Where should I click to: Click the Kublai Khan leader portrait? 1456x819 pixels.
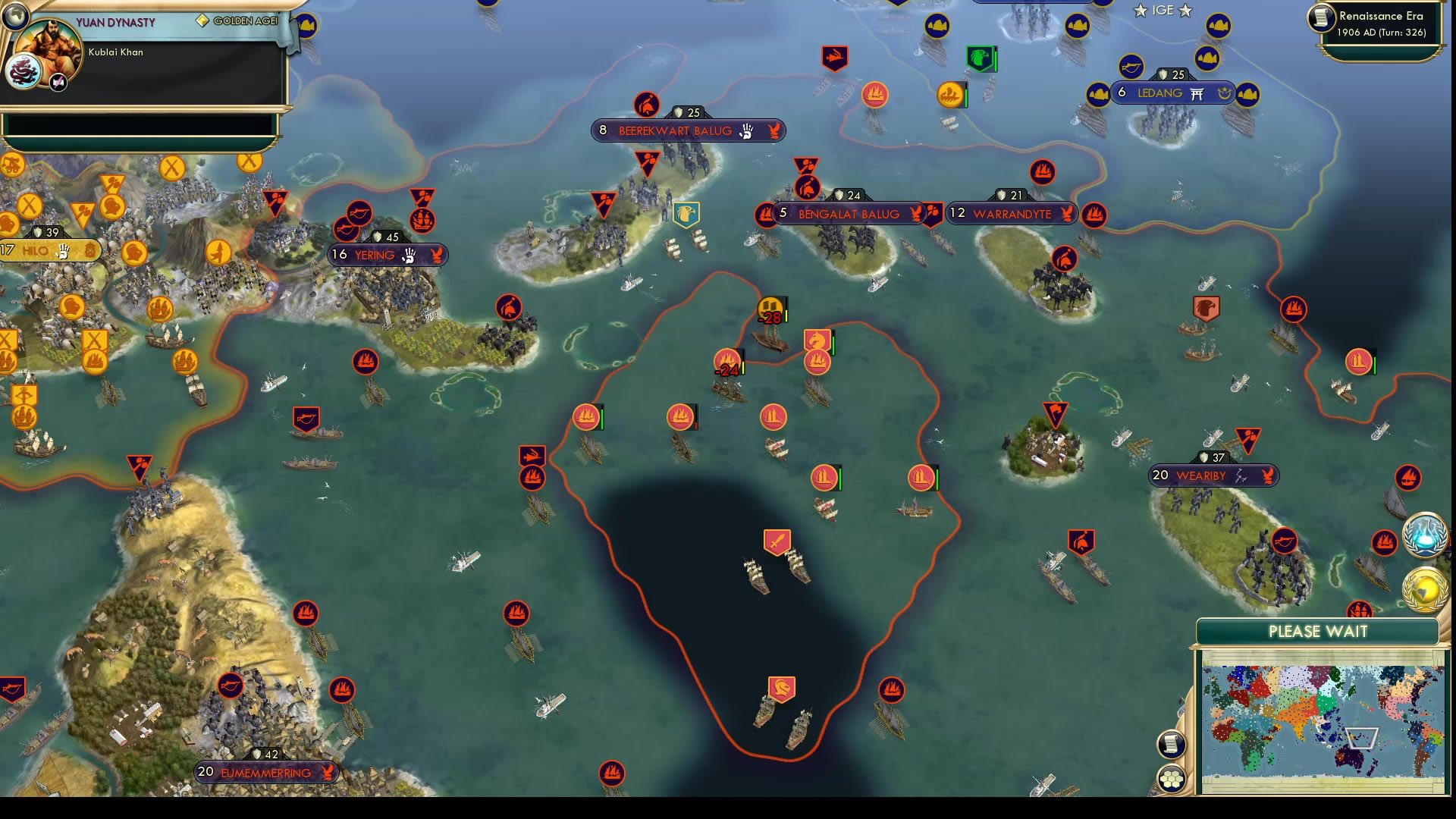[49, 47]
